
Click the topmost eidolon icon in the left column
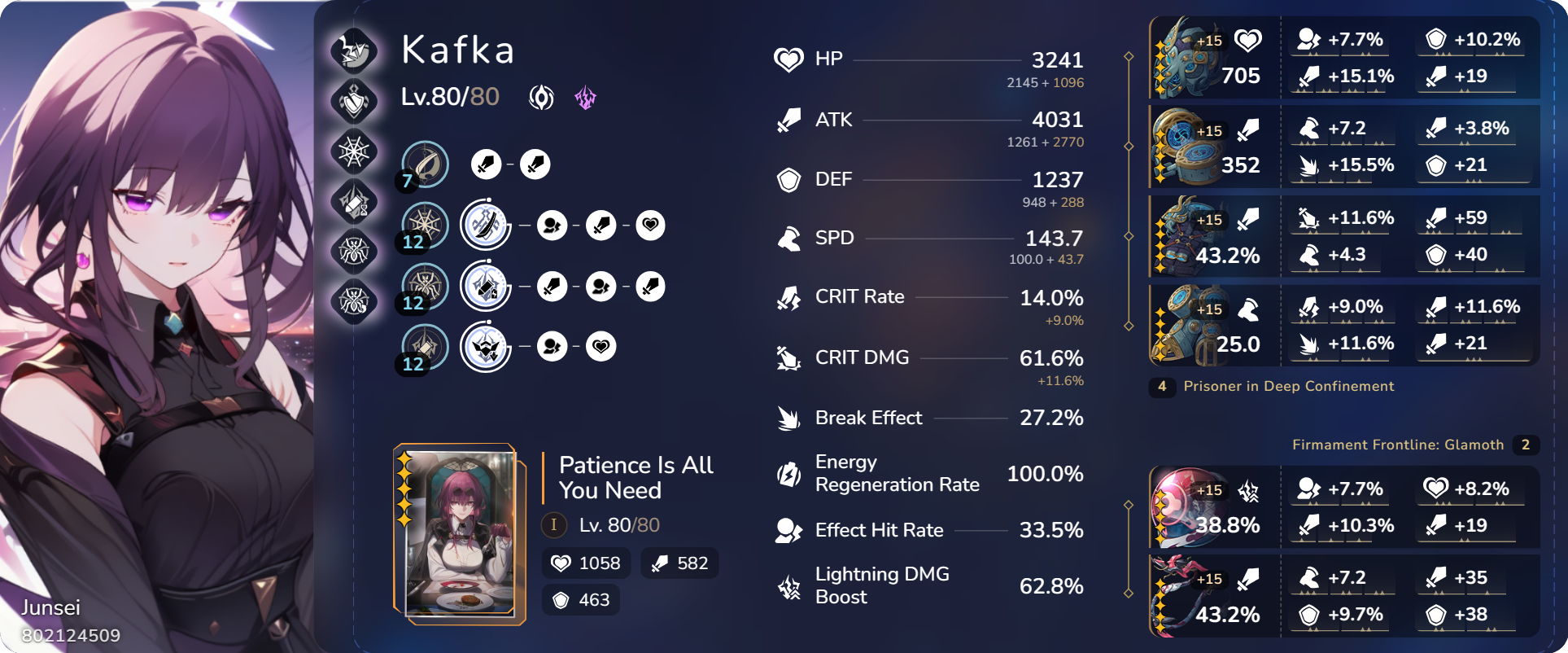coord(354,51)
